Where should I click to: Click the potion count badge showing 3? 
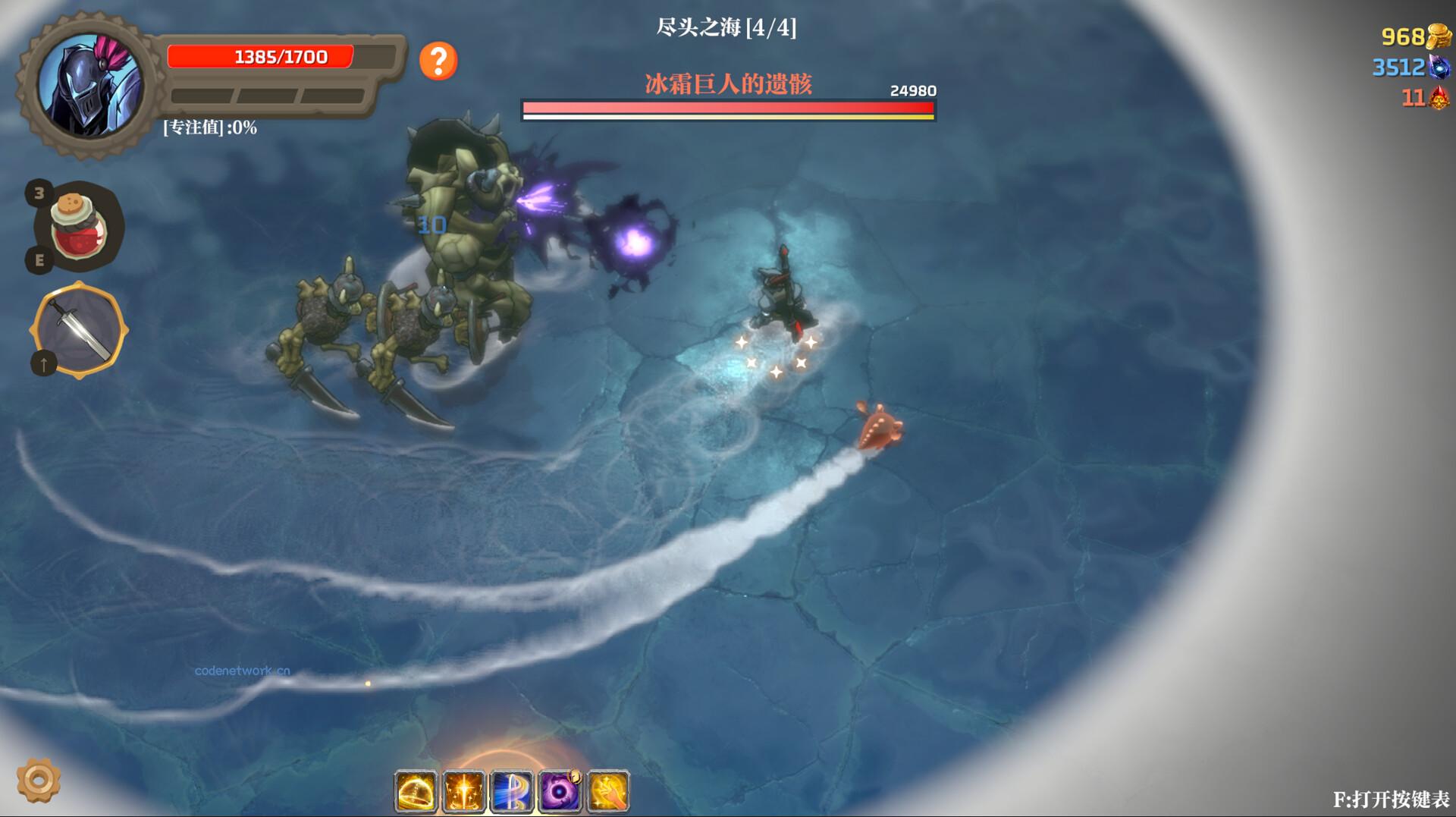point(40,190)
